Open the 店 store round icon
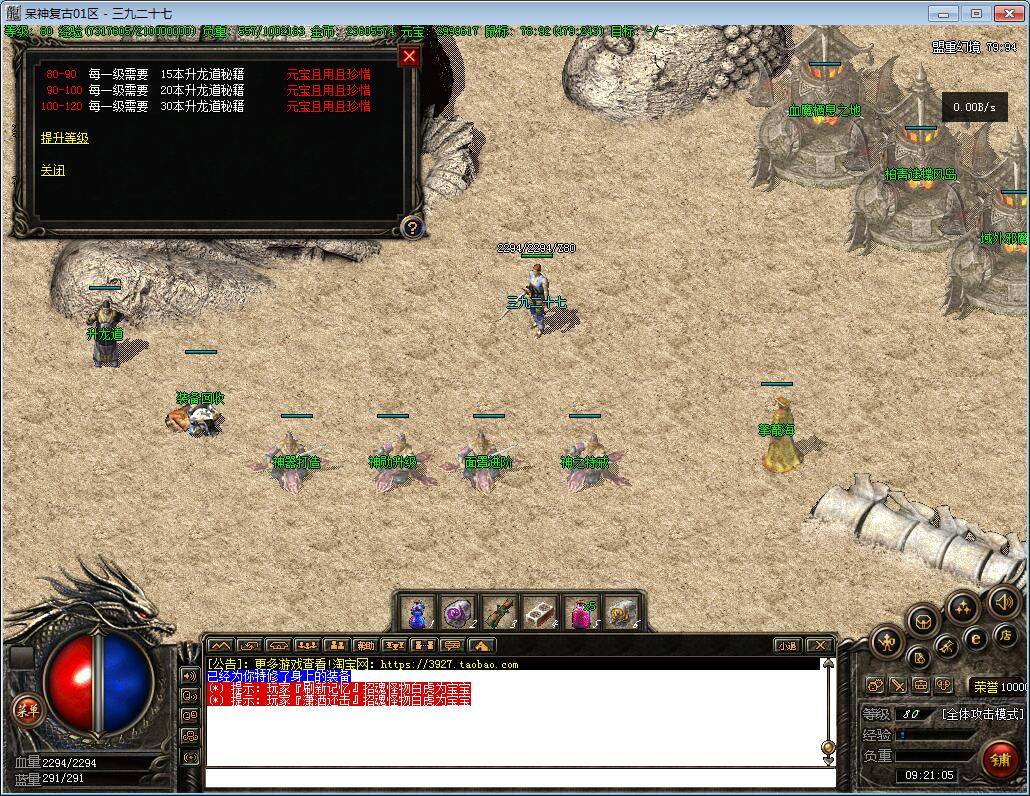The height and width of the screenshot is (796, 1030). click(x=1005, y=635)
